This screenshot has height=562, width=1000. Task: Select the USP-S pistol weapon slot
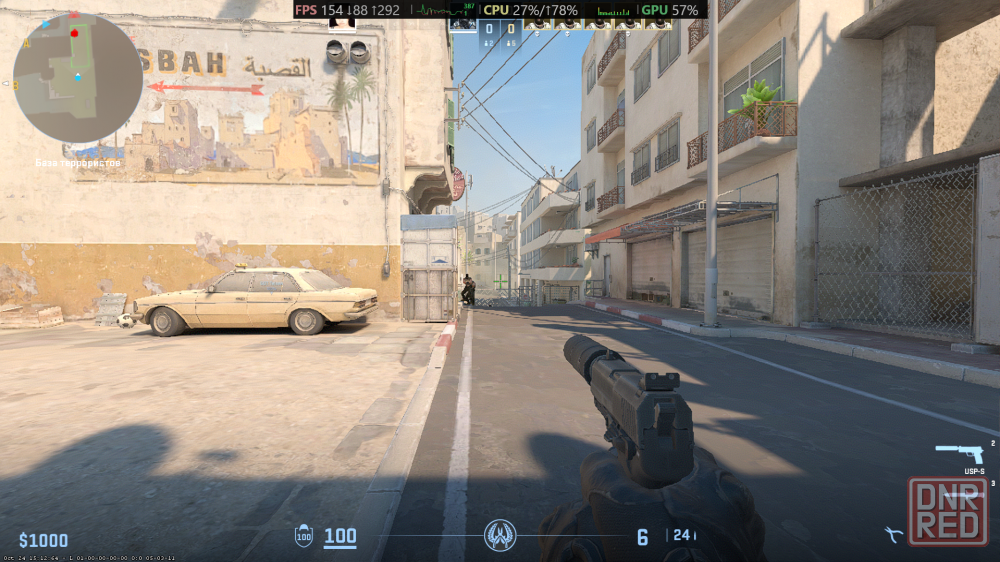point(958,454)
